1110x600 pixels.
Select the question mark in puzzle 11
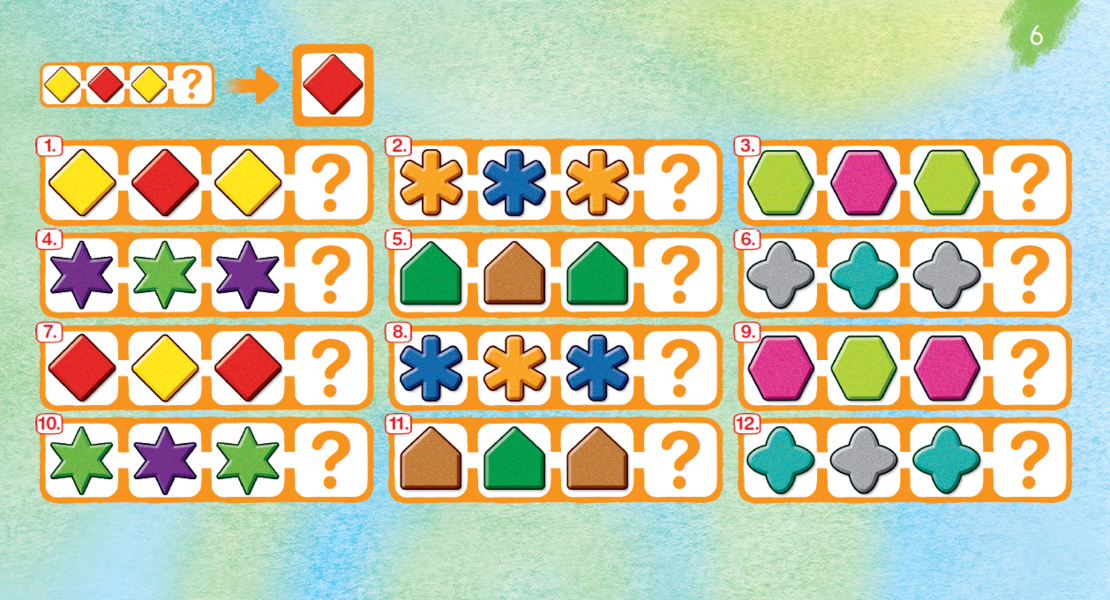(x=680, y=460)
